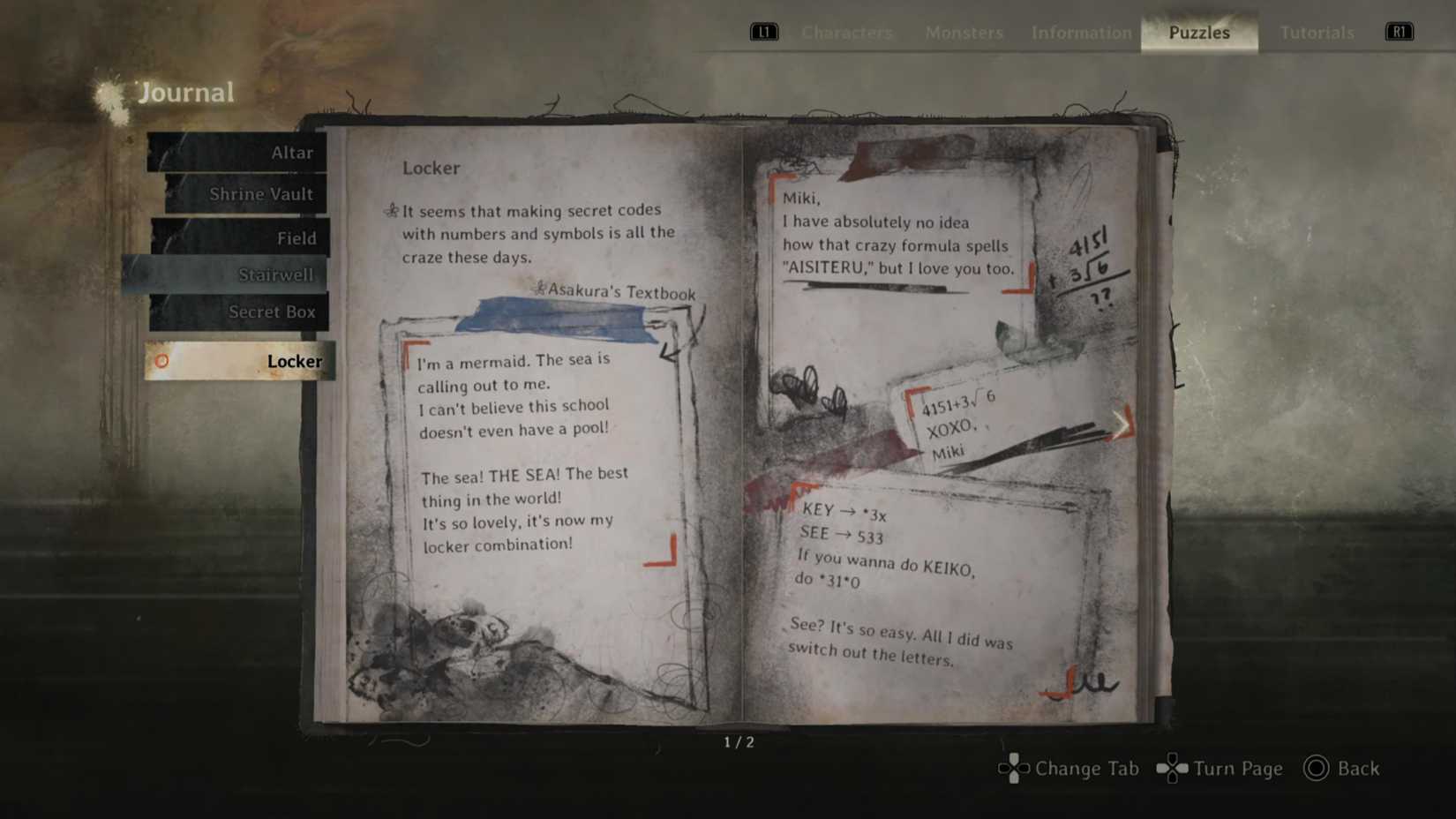Open the Monsters tab

click(x=963, y=33)
